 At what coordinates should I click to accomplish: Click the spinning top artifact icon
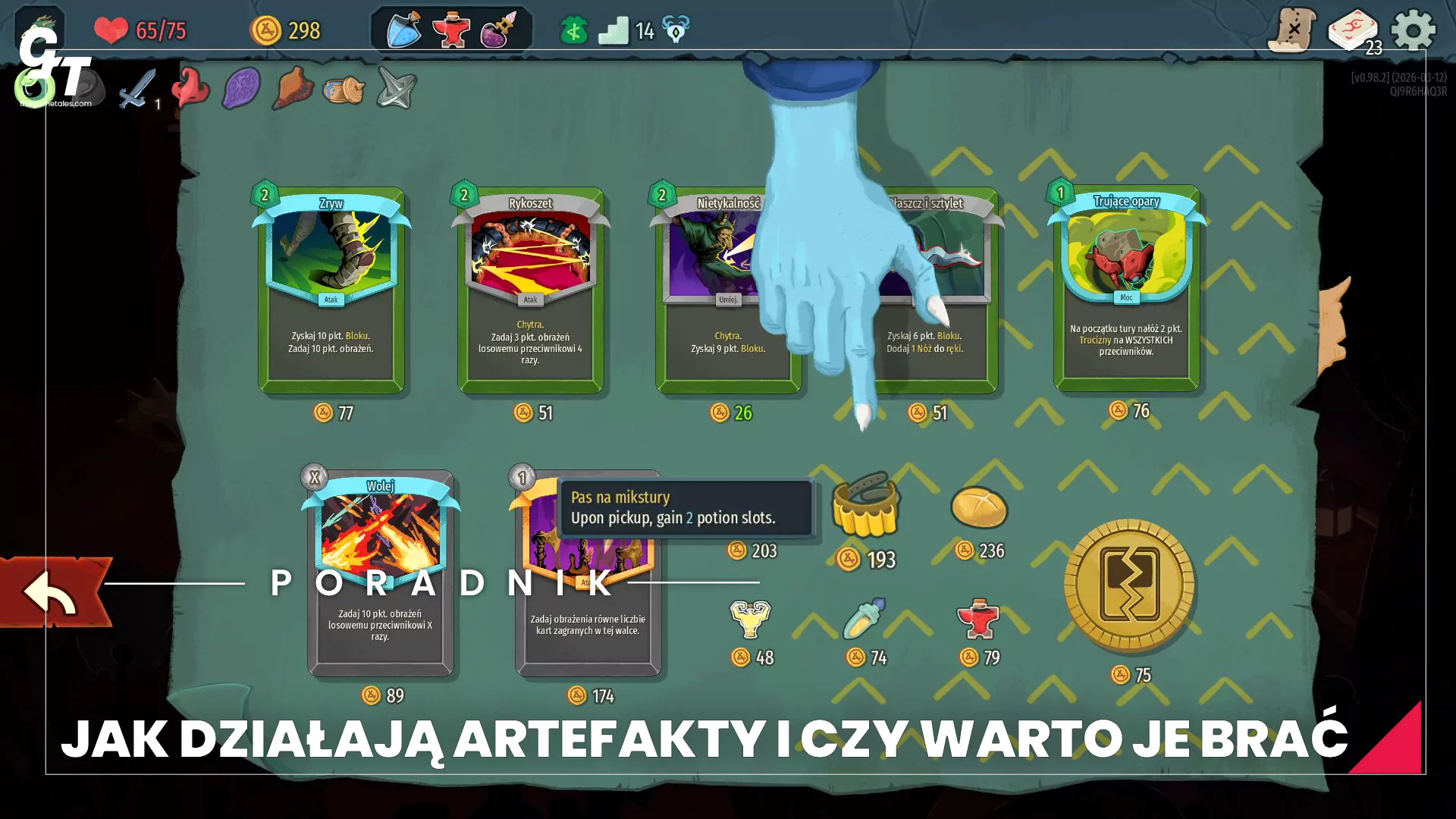pyautogui.click(x=395, y=88)
